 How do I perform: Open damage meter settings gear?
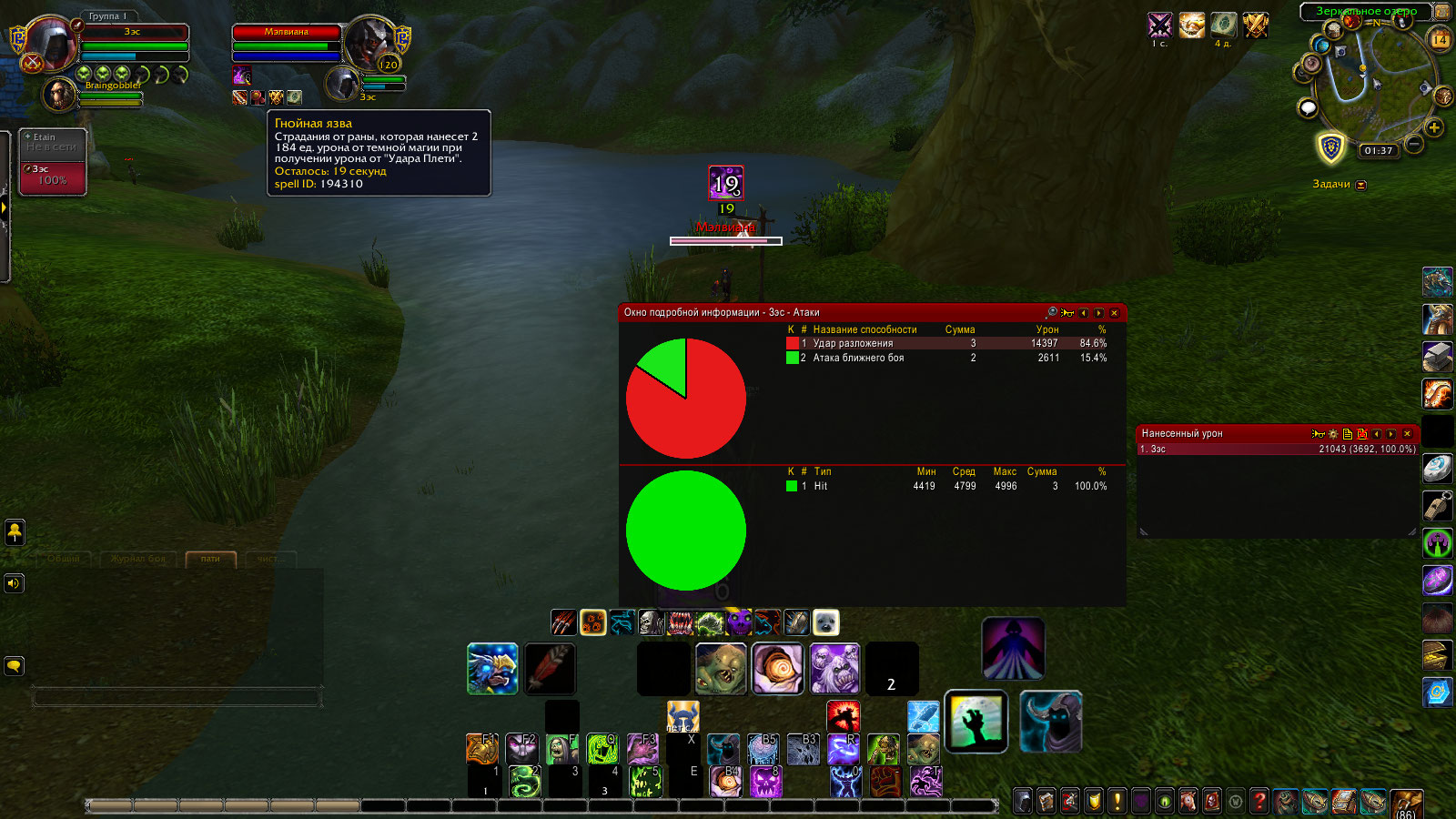pos(1333,434)
